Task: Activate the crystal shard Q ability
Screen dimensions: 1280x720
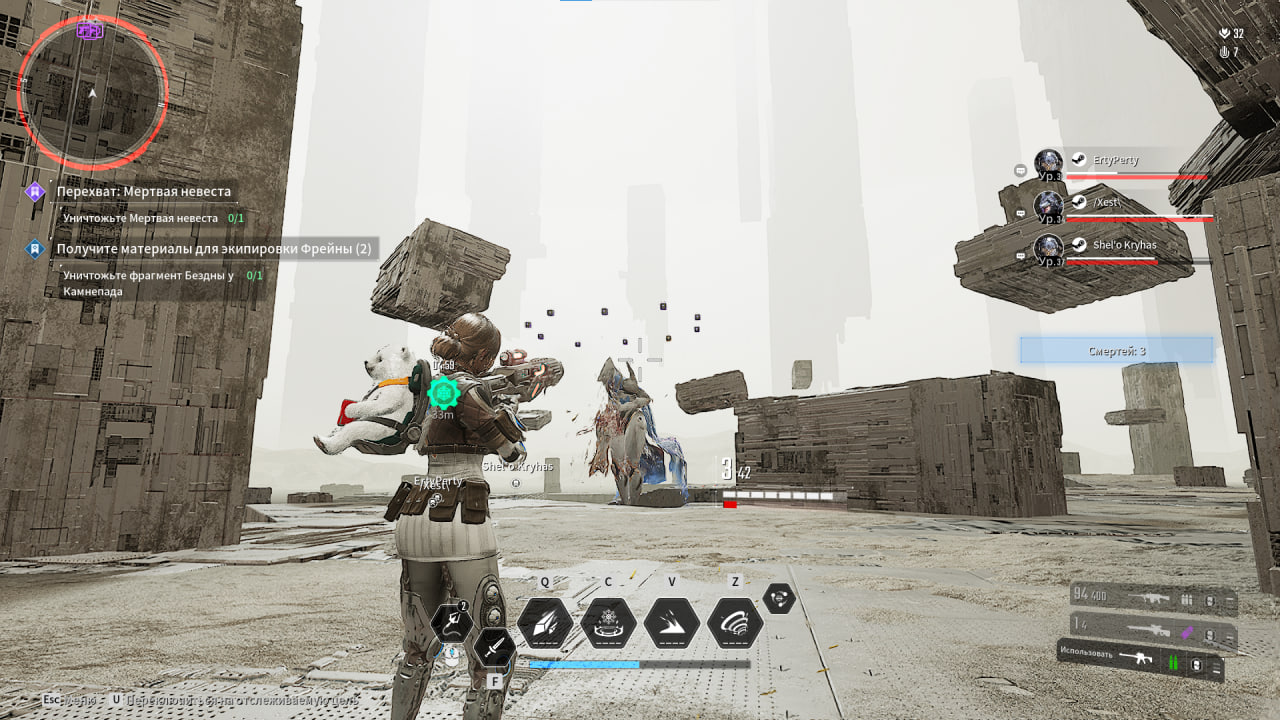Action: click(x=545, y=623)
